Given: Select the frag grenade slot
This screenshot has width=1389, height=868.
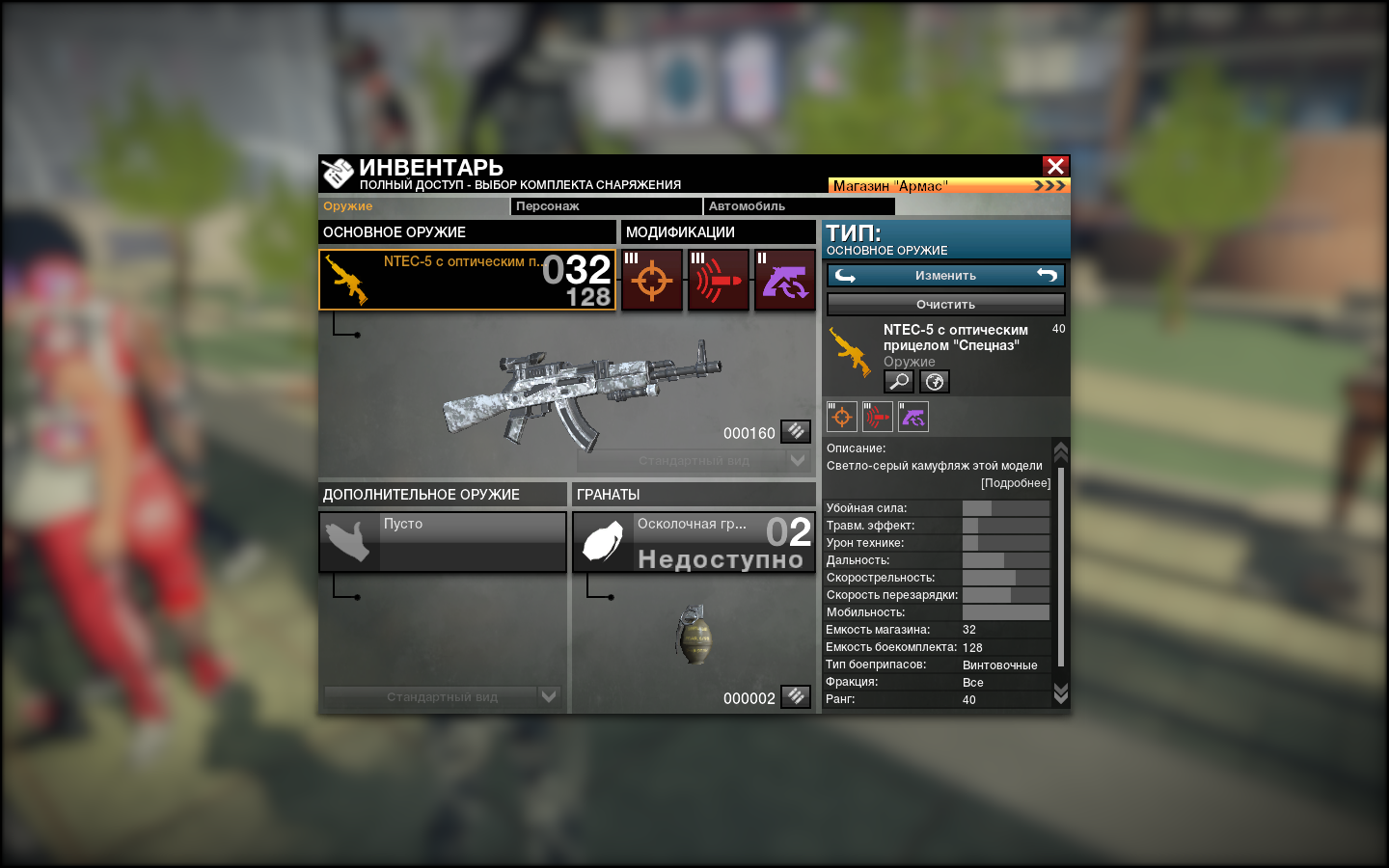Looking at the screenshot, I should coord(694,542).
